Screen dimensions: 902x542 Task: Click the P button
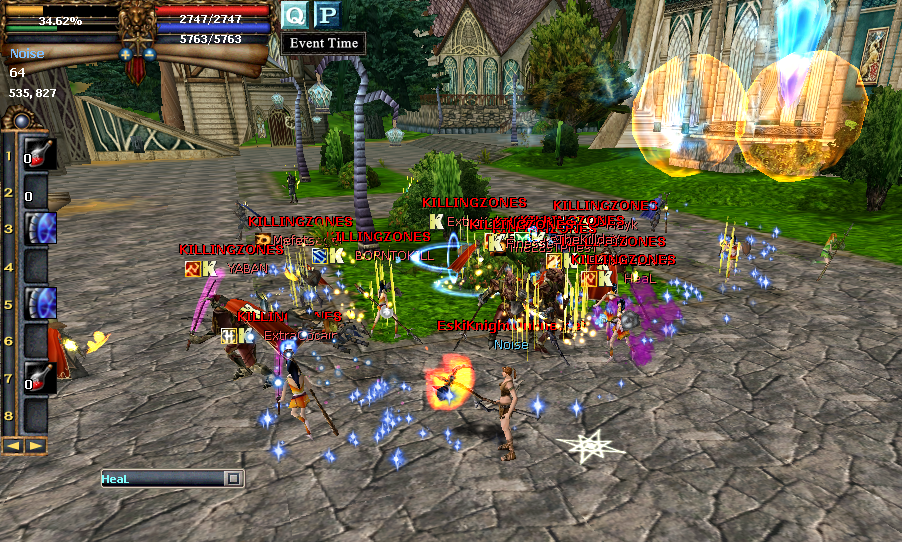click(x=326, y=14)
